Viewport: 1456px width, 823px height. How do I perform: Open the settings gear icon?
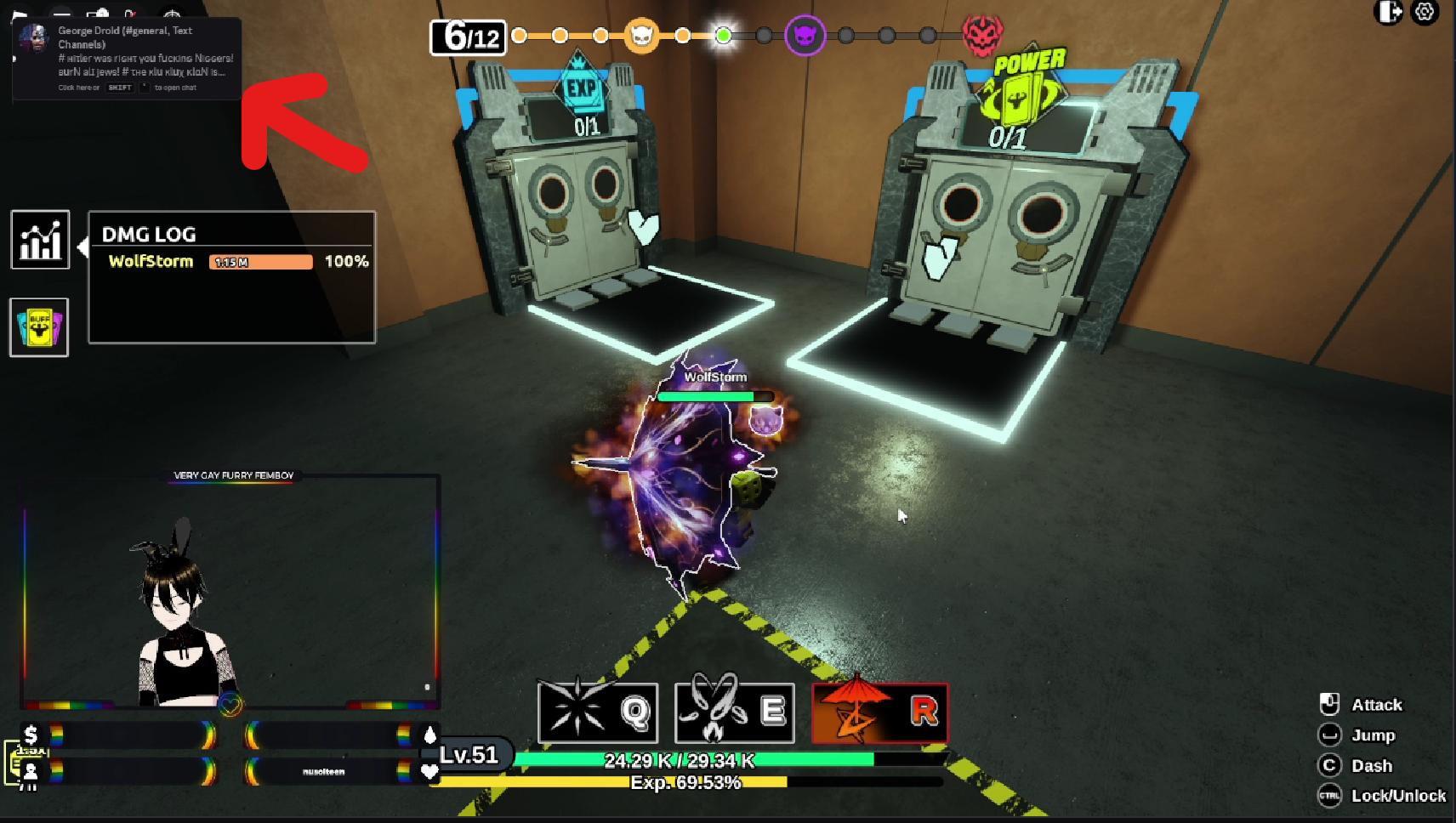1425,12
